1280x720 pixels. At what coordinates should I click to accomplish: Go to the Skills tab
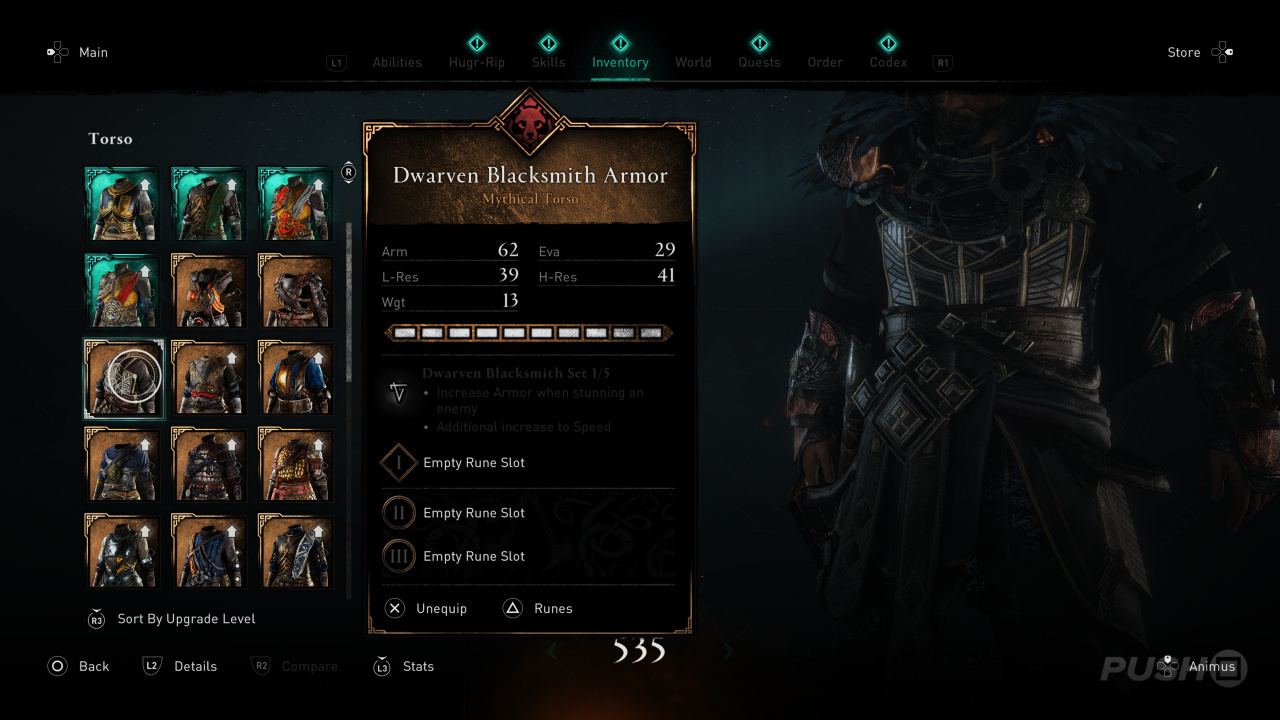coord(548,62)
